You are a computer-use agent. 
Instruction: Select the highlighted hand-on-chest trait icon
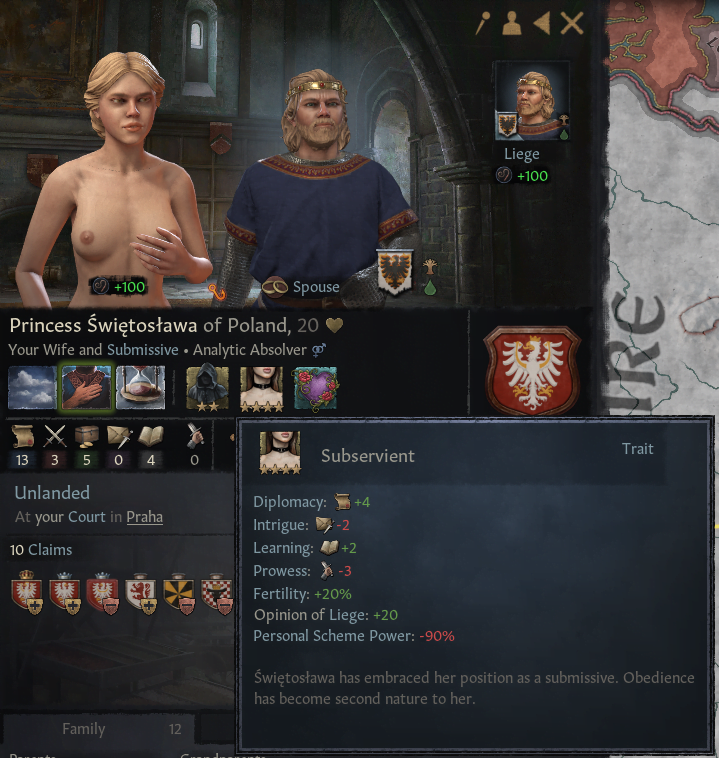pyautogui.click(x=86, y=388)
